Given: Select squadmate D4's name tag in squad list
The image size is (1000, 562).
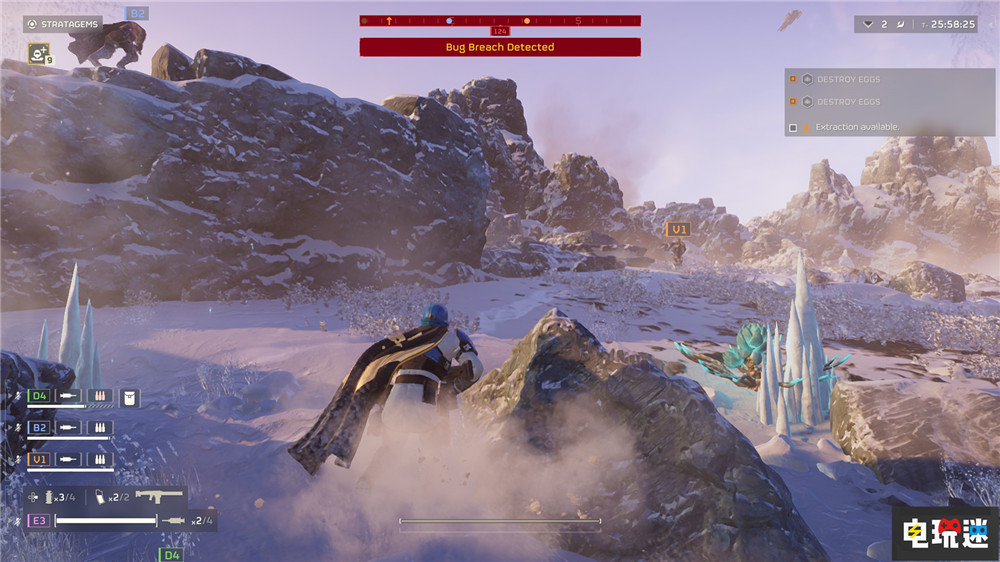Looking at the screenshot, I should [38, 397].
